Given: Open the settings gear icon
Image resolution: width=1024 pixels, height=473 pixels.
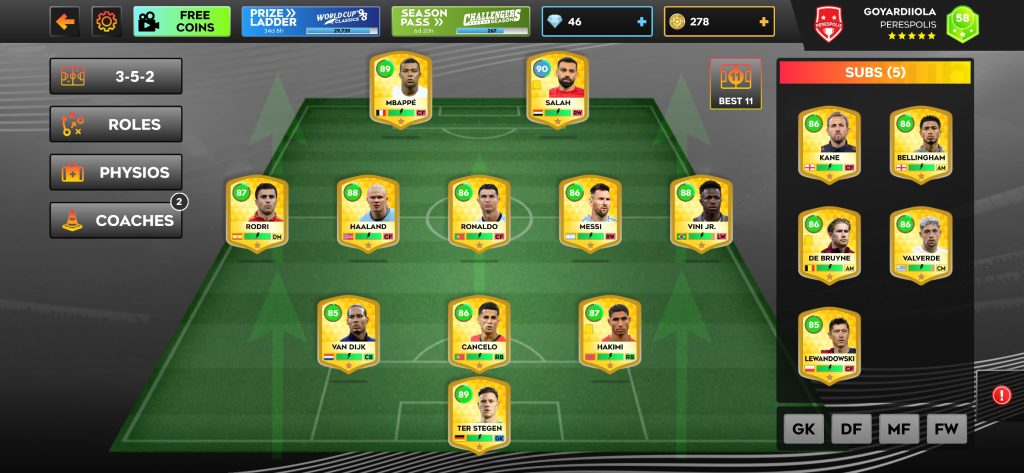Looking at the screenshot, I should [x=106, y=21].
